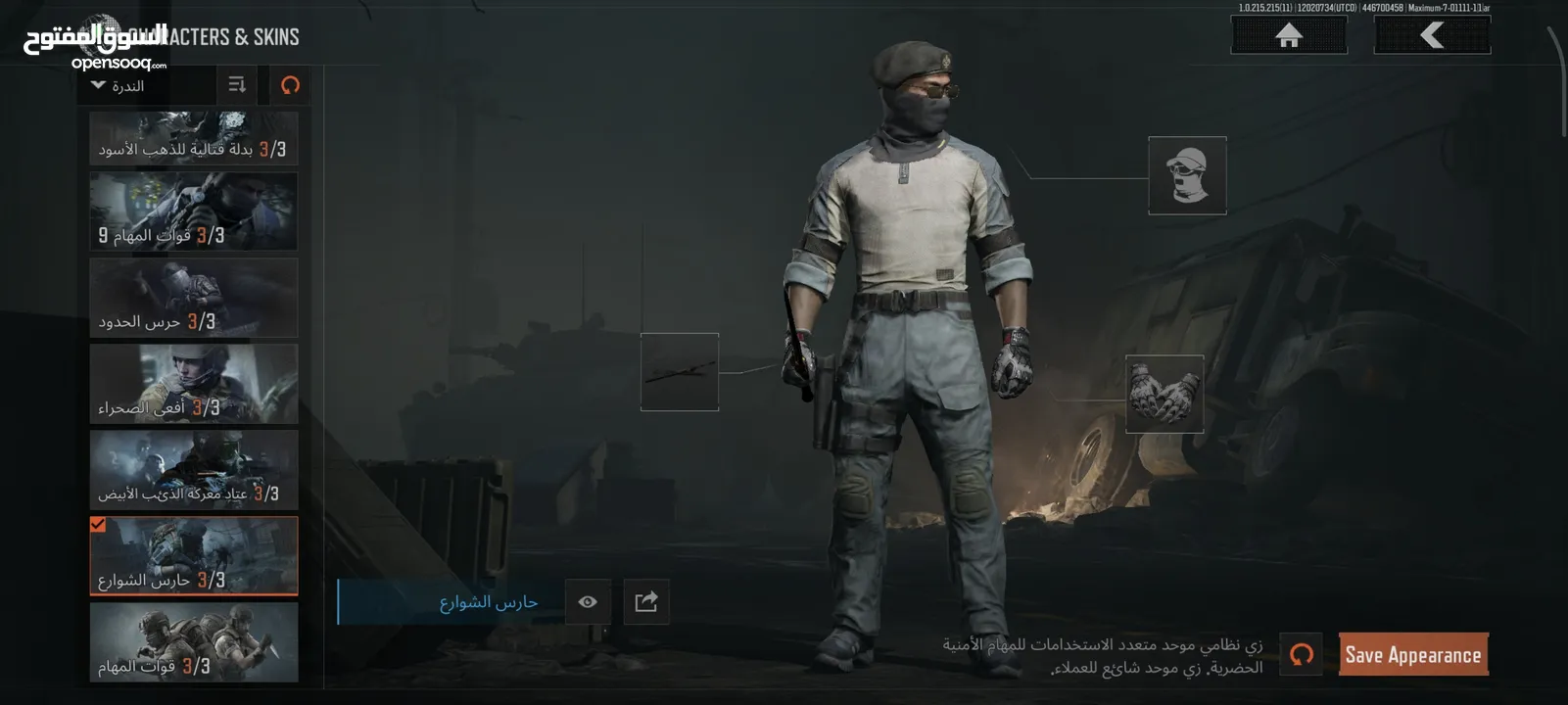This screenshot has width=1568, height=705.
Task: Save Appearance of the character
Action: click(x=1413, y=654)
